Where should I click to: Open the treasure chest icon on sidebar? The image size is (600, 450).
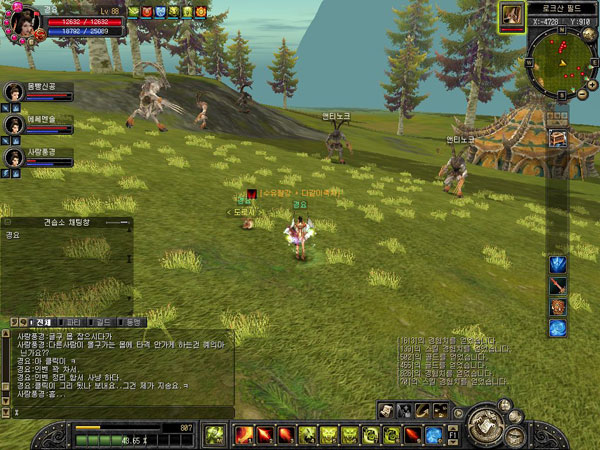[x=558, y=136]
